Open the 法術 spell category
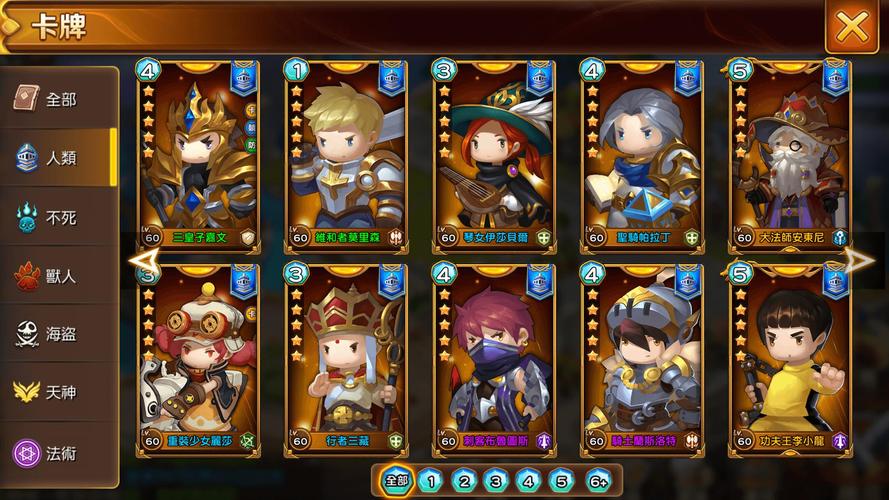Image resolution: width=889 pixels, height=500 pixels. pos(59,453)
